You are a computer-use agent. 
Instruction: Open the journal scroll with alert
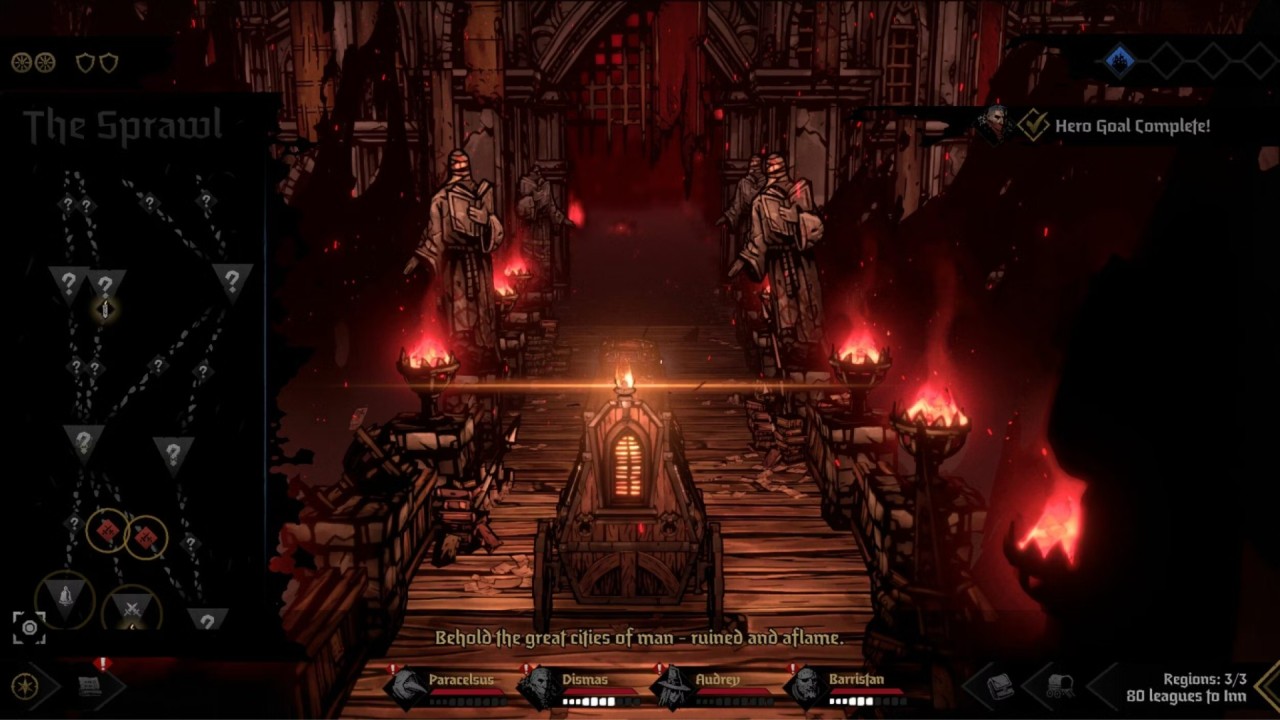coord(92,686)
